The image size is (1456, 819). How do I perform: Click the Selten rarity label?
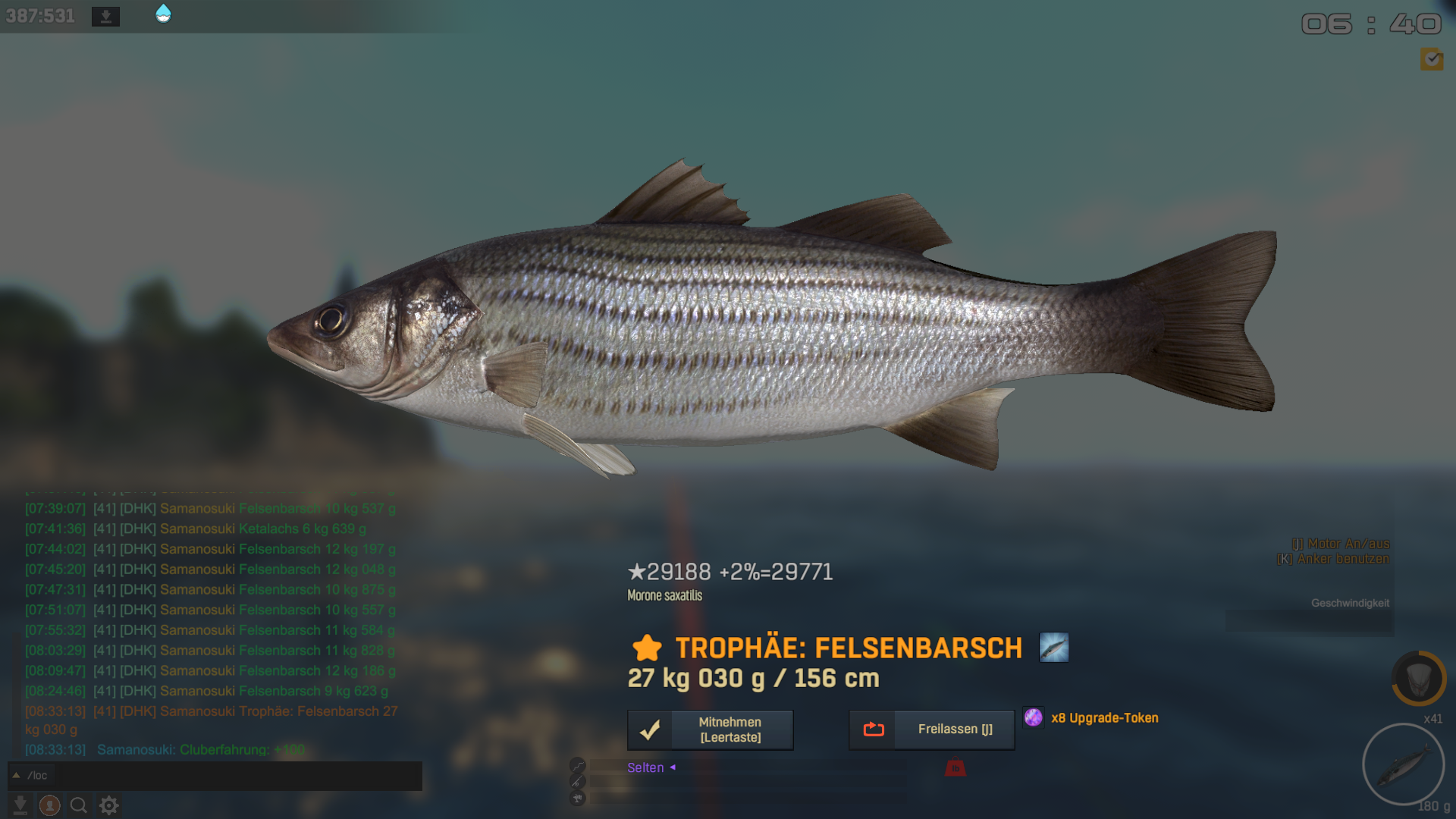pos(645,767)
